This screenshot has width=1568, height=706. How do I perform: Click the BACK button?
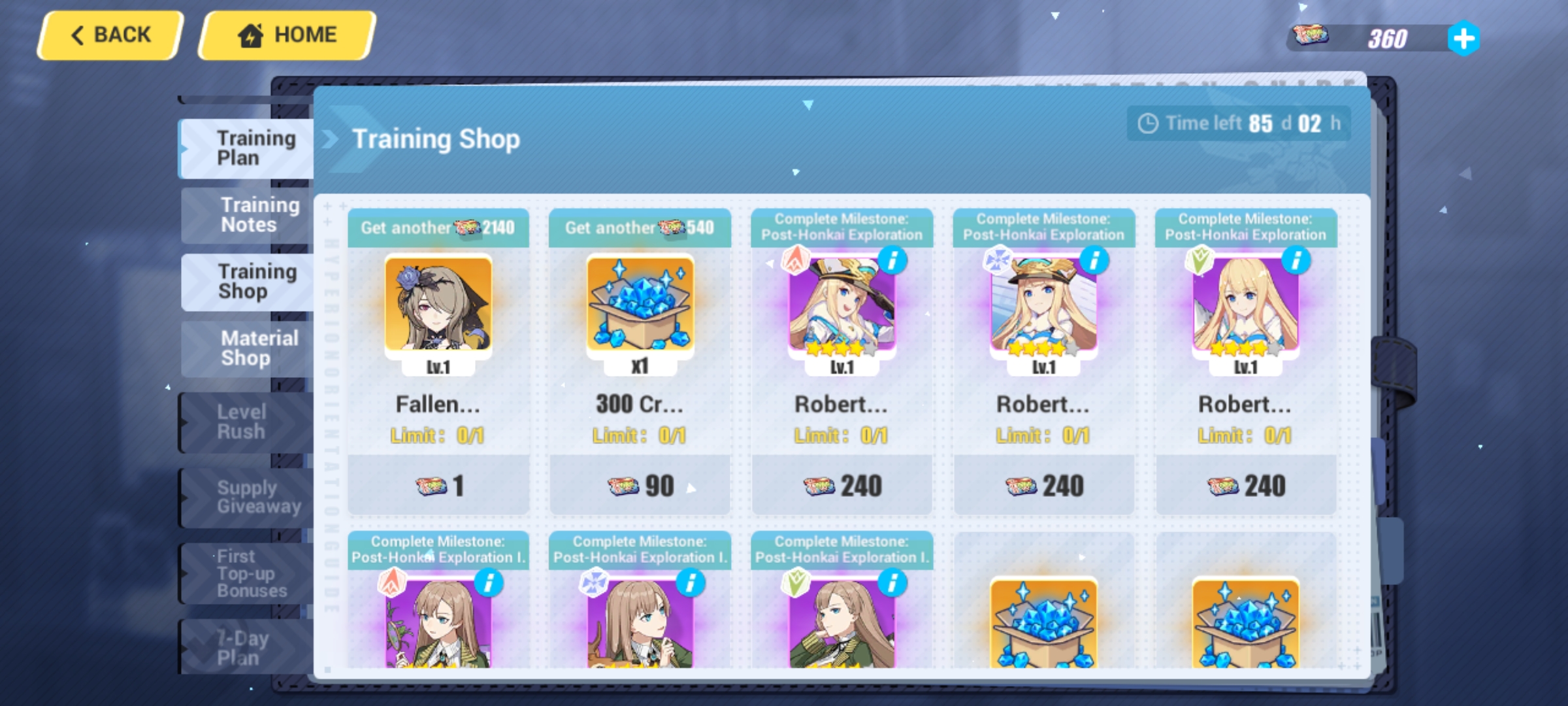point(108,34)
